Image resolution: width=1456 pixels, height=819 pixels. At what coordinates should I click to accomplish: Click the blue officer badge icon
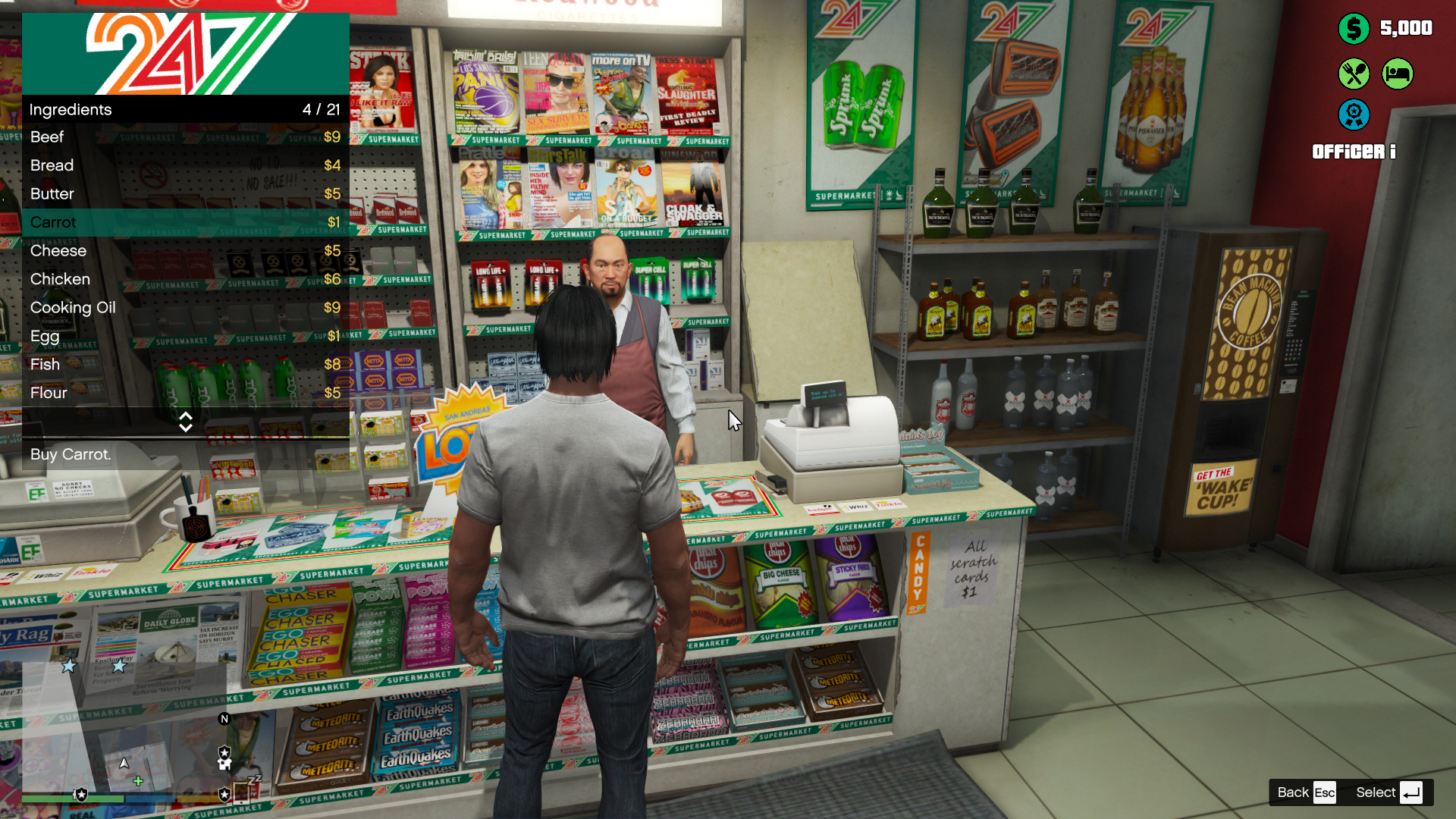tap(1354, 115)
